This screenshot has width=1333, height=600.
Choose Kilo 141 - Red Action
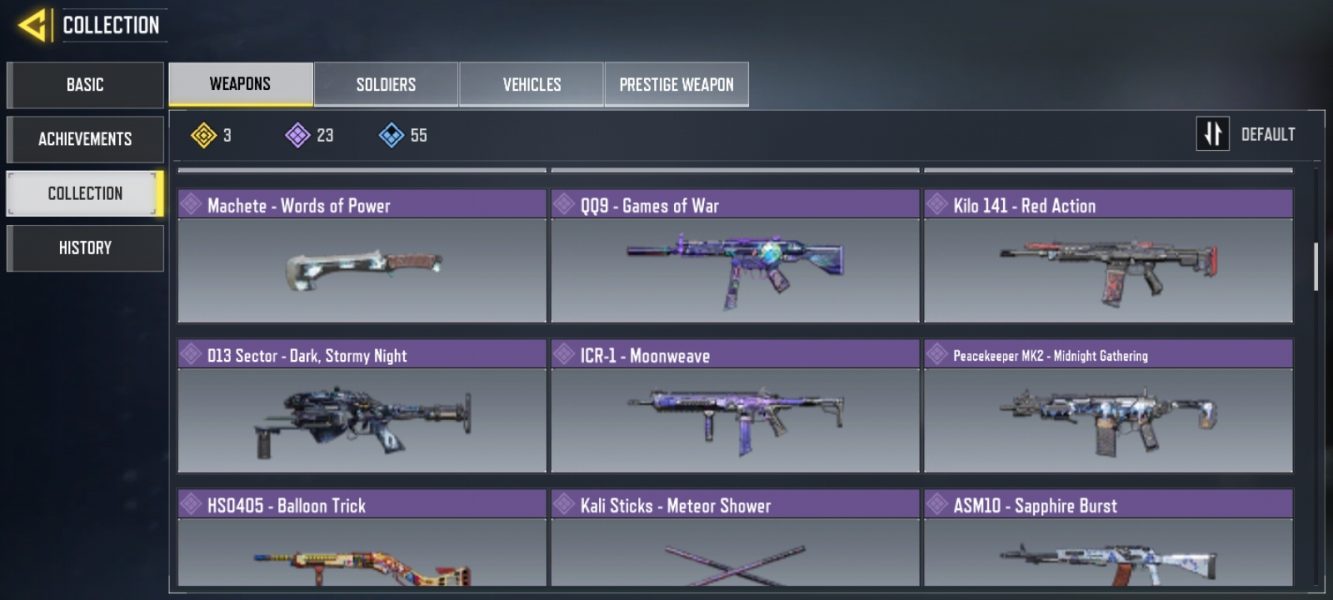(x=1108, y=256)
